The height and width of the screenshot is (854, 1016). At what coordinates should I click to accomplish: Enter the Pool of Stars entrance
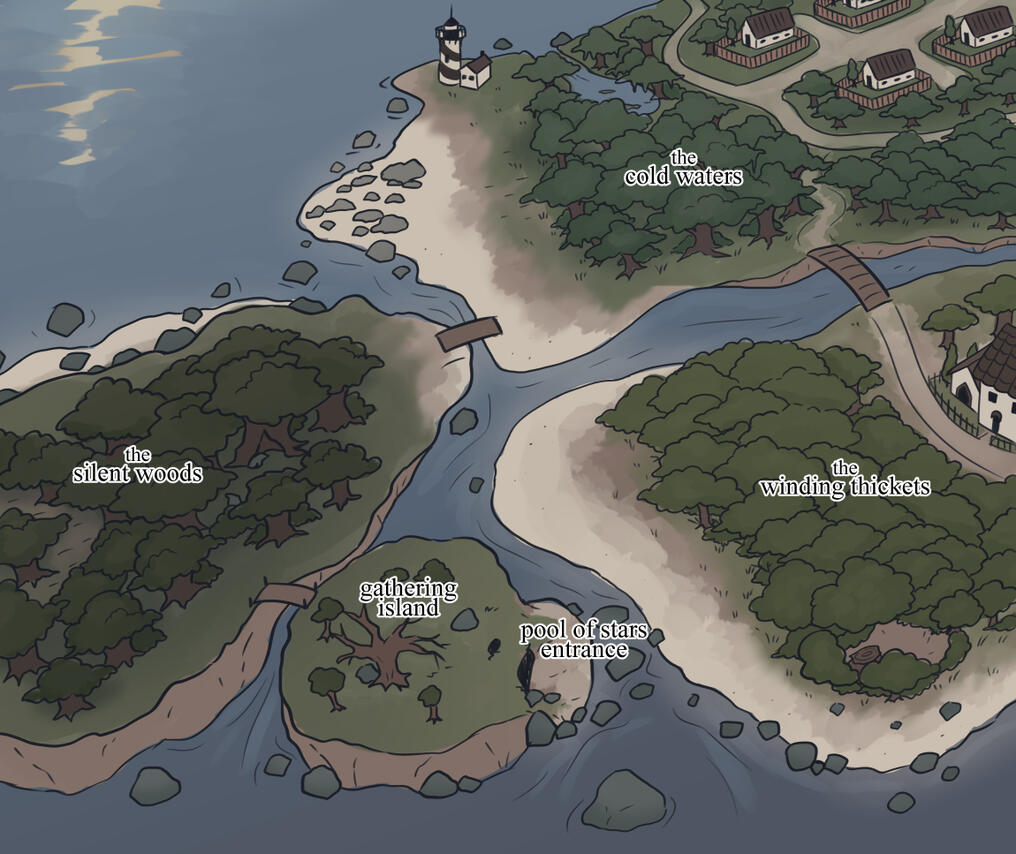[x=584, y=640]
